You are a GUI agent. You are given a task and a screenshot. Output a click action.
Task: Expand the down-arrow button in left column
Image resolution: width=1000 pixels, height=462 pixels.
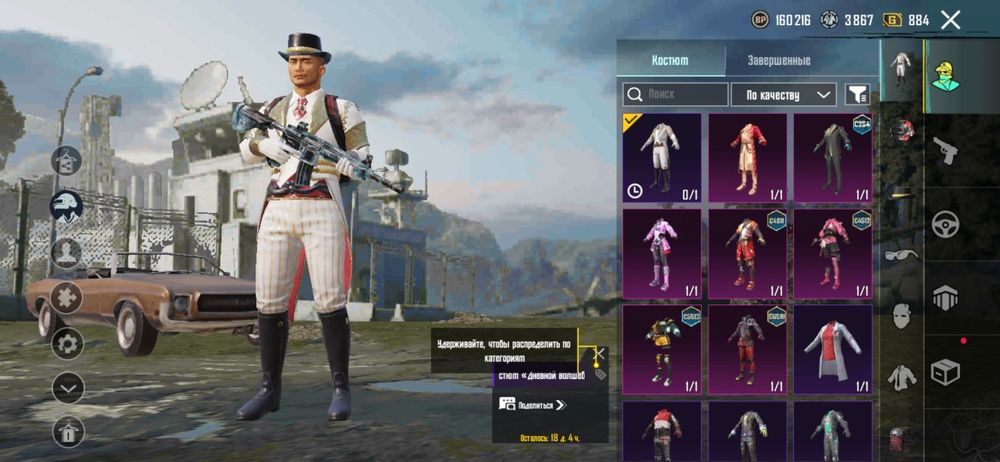point(68,387)
